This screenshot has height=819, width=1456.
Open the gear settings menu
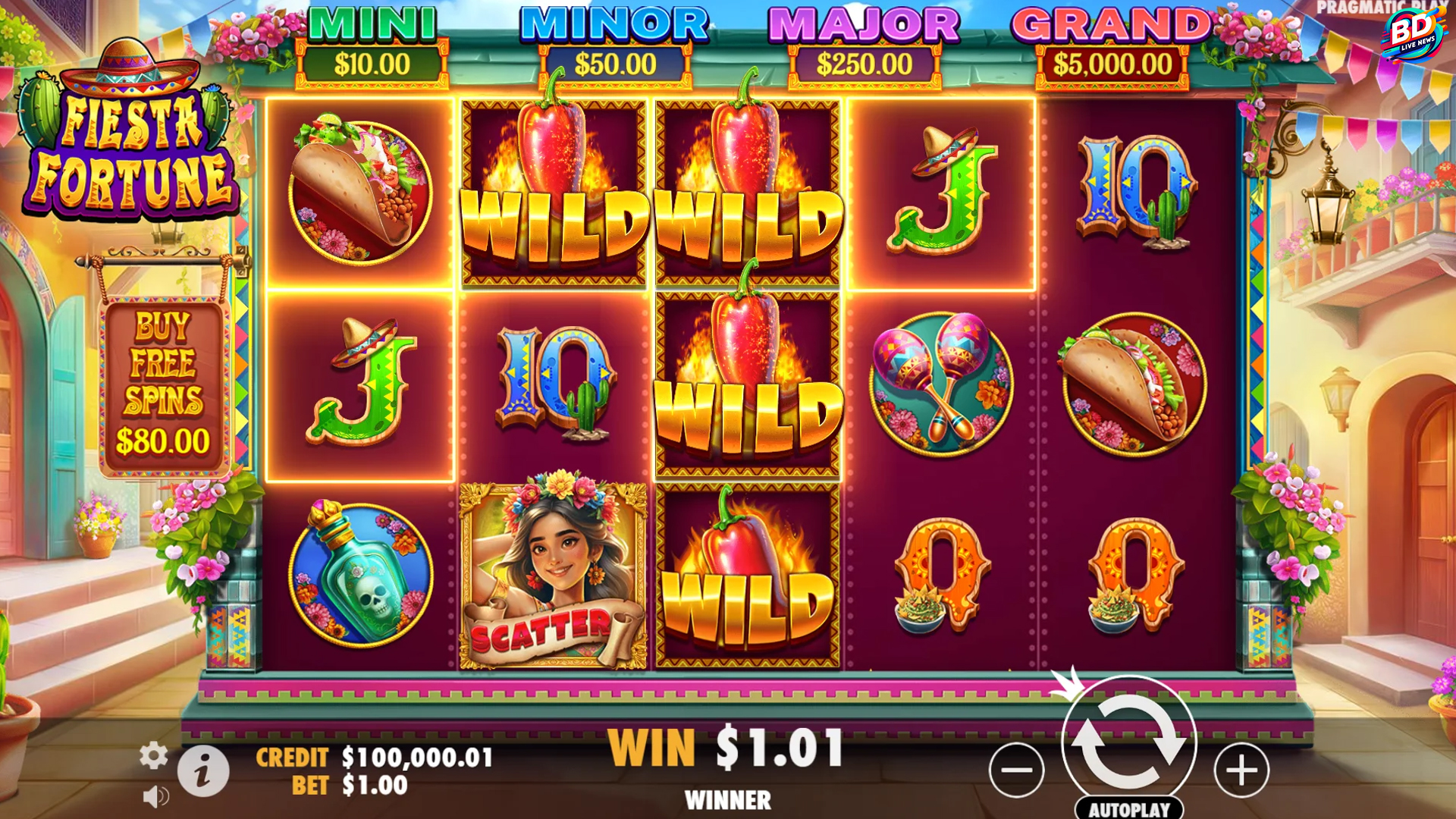(x=153, y=756)
